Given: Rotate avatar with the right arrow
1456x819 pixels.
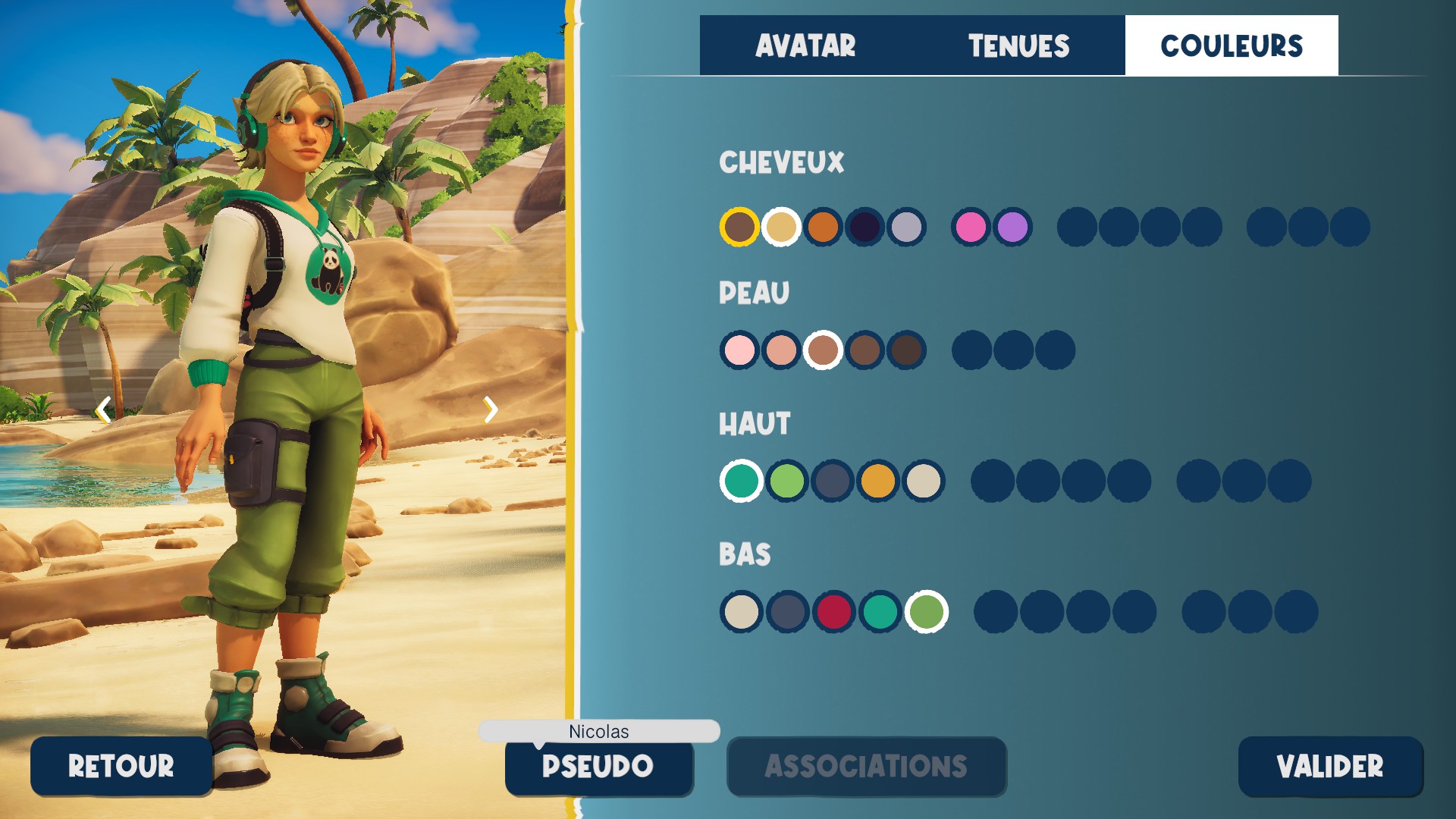Looking at the screenshot, I should [491, 410].
